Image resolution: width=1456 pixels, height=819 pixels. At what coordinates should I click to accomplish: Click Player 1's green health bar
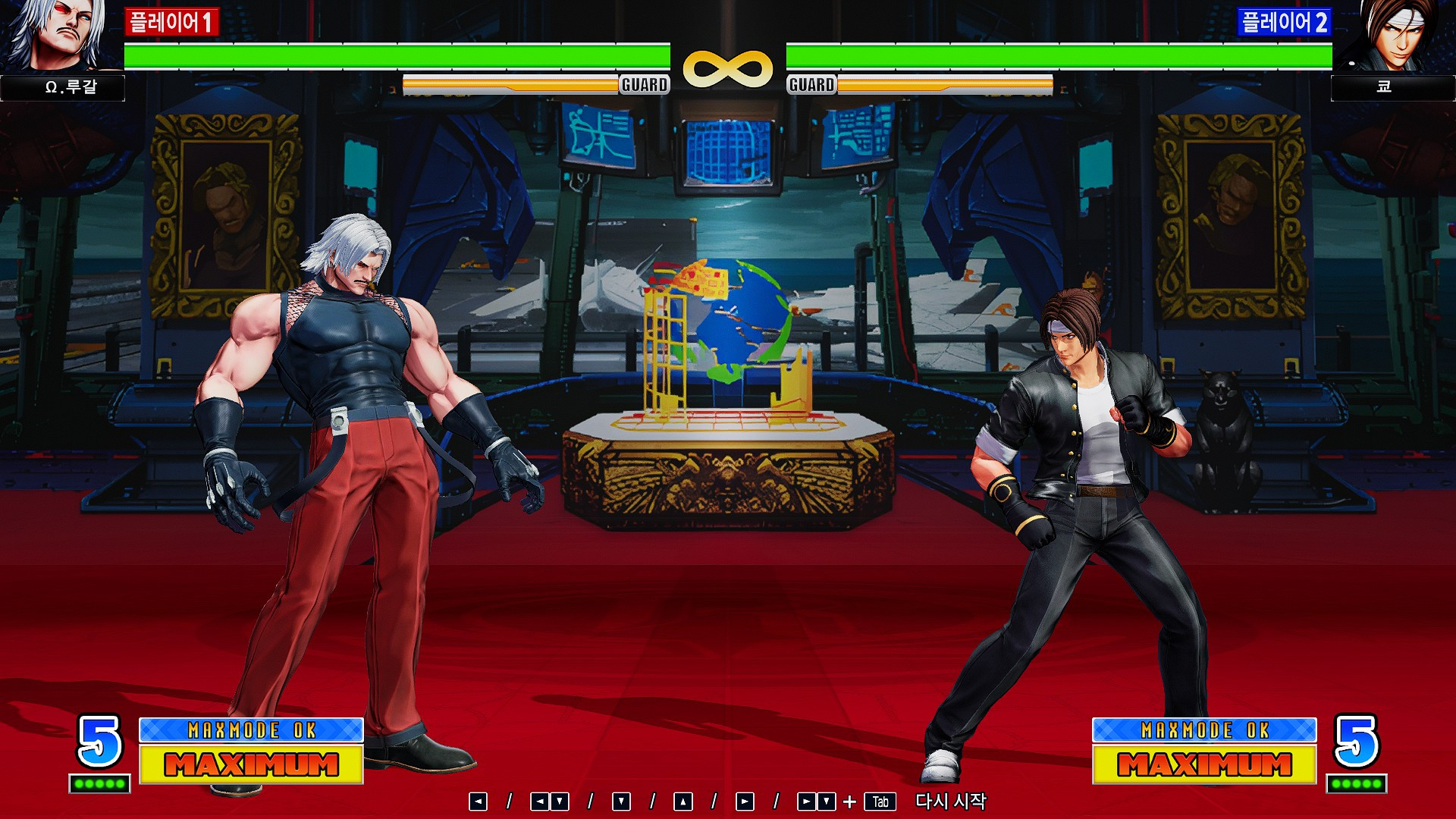tap(394, 54)
